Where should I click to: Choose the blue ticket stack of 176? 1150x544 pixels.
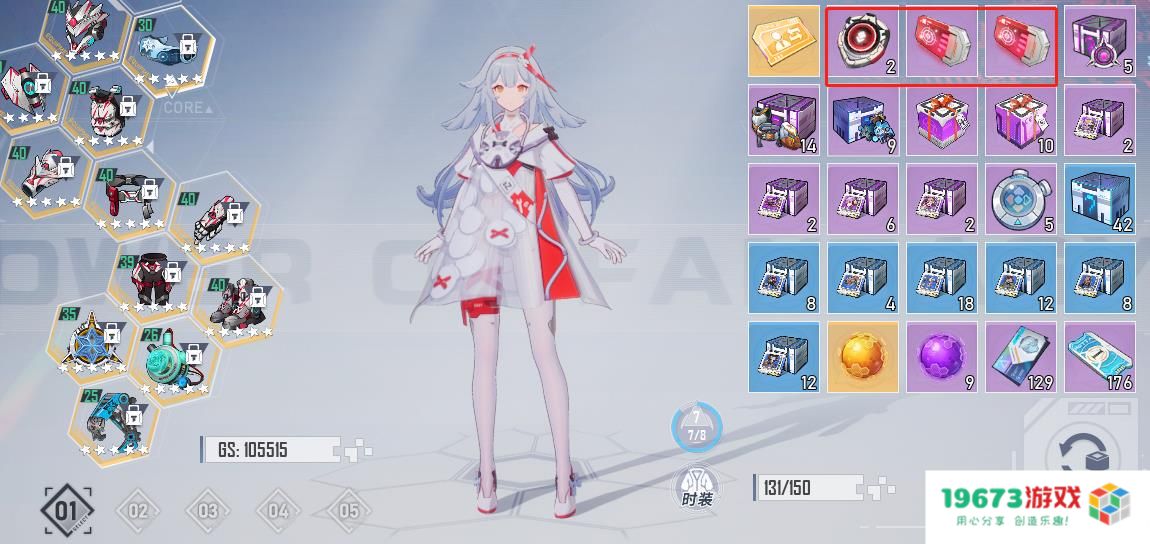(1099, 356)
